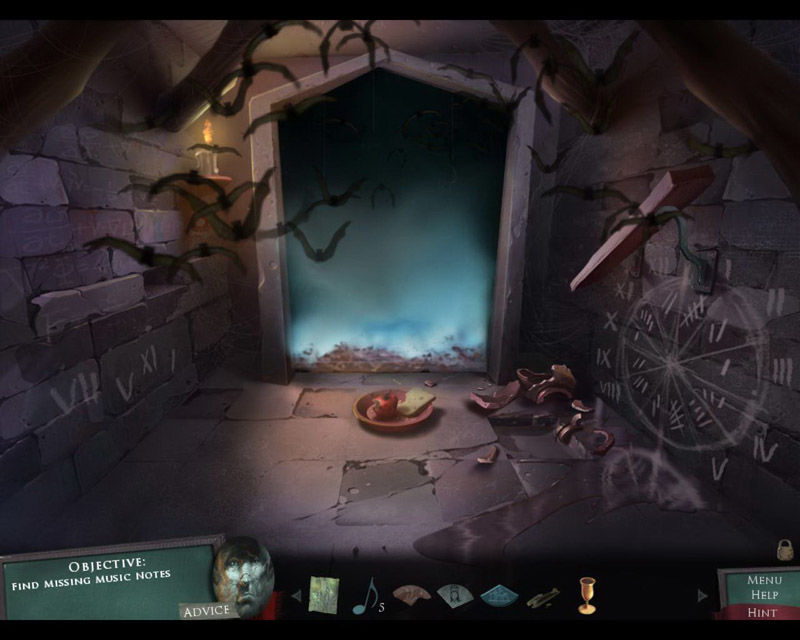Image resolution: width=800 pixels, height=640 pixels.
Task: Open the Help screen
Action: pos(764,595)
